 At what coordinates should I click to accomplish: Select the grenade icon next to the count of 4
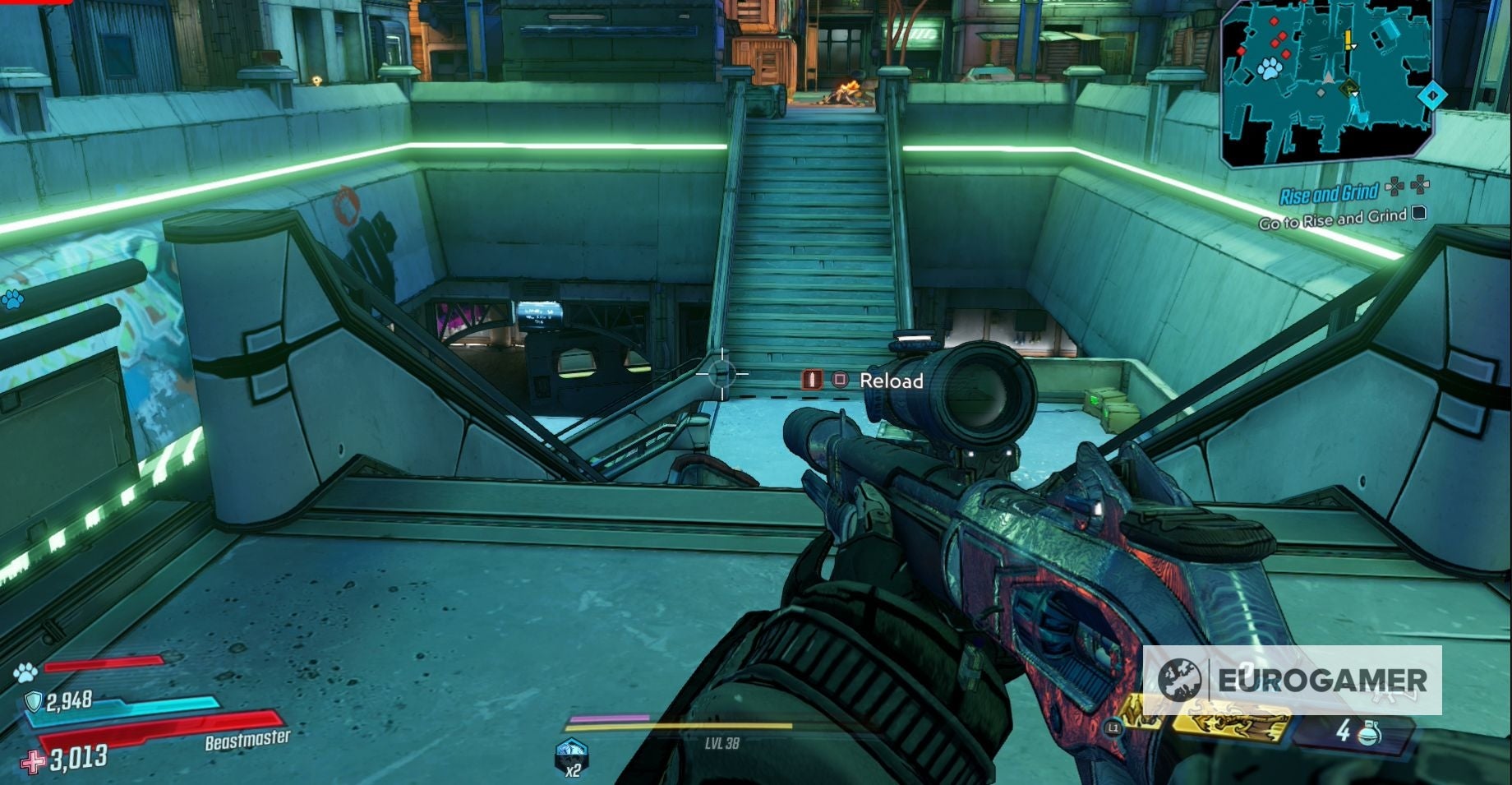pos(1369,734)
